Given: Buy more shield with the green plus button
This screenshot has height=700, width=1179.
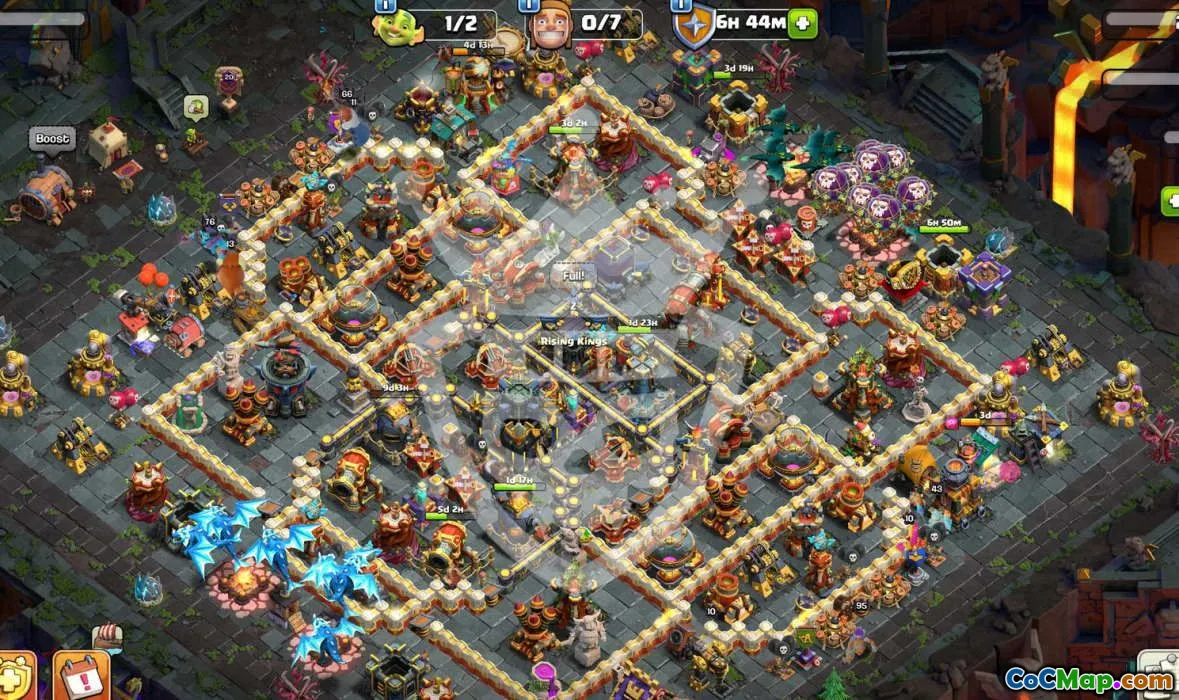Looking at the screenshot, I should (x=802, y=23).
